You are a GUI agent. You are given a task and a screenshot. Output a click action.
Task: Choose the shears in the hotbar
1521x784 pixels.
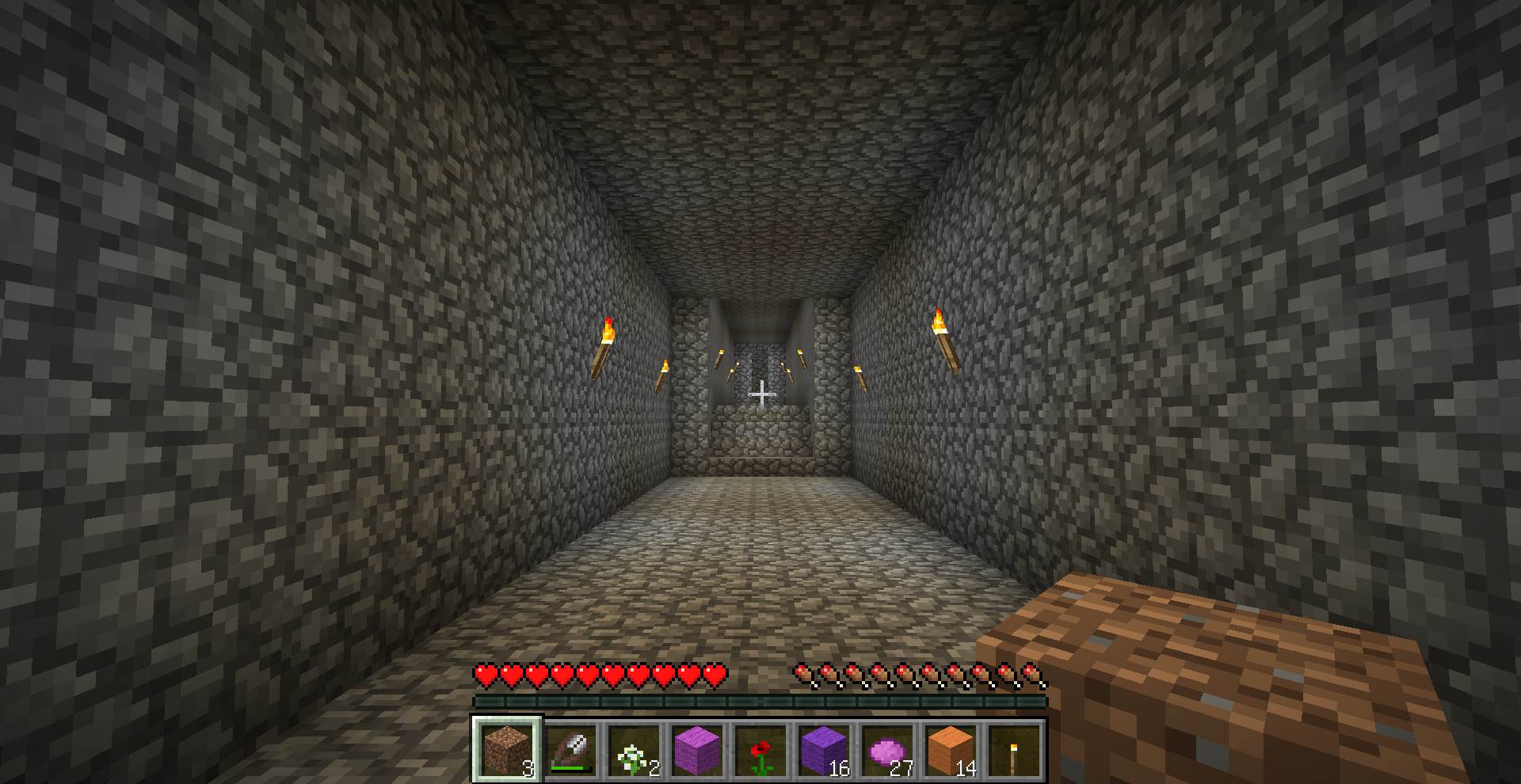pyautogui.click(x=570, y=749)
